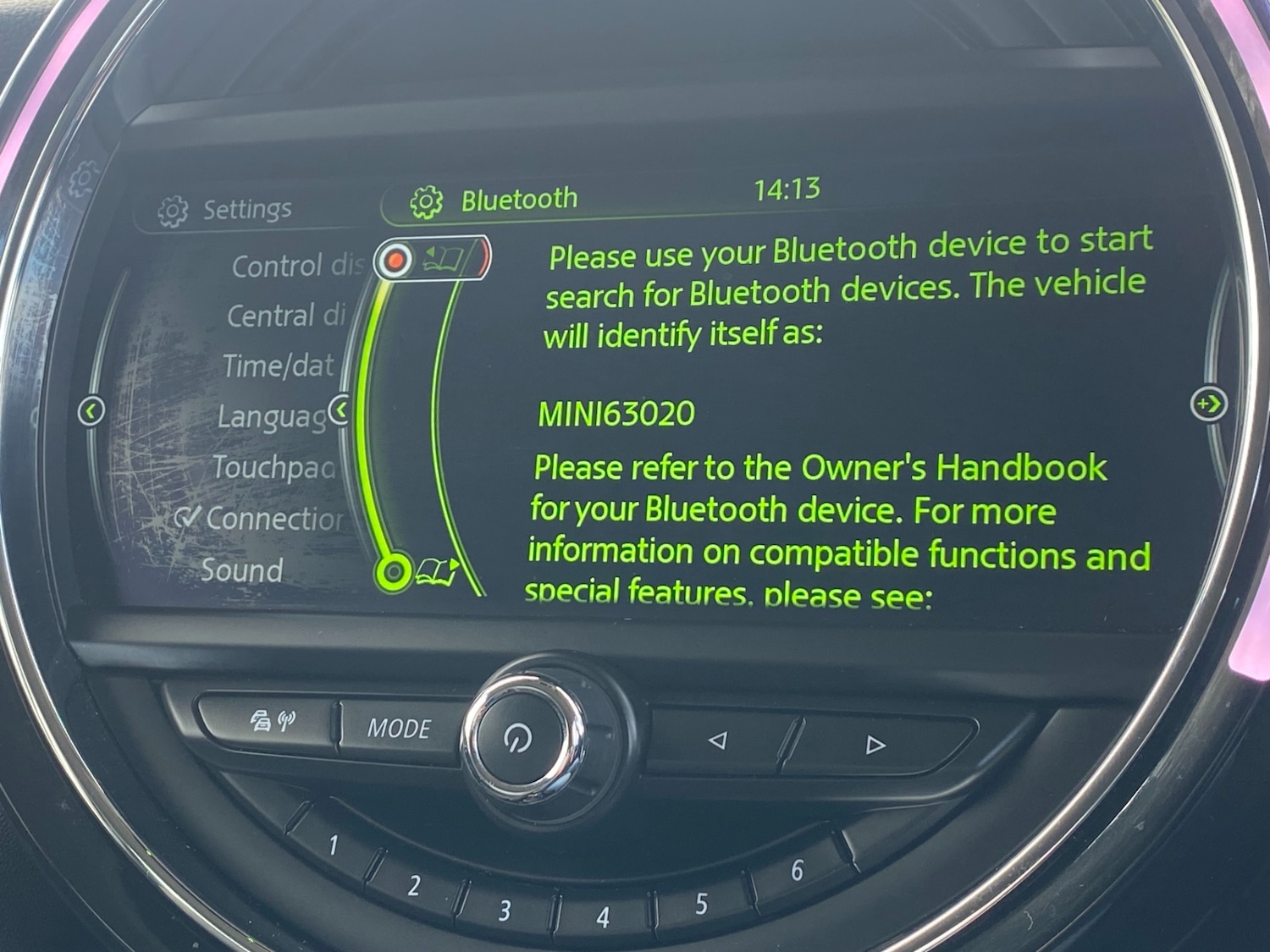1270x952 pixels.
Task: Hit the MODE button below the screen
Action: point(399,728)
